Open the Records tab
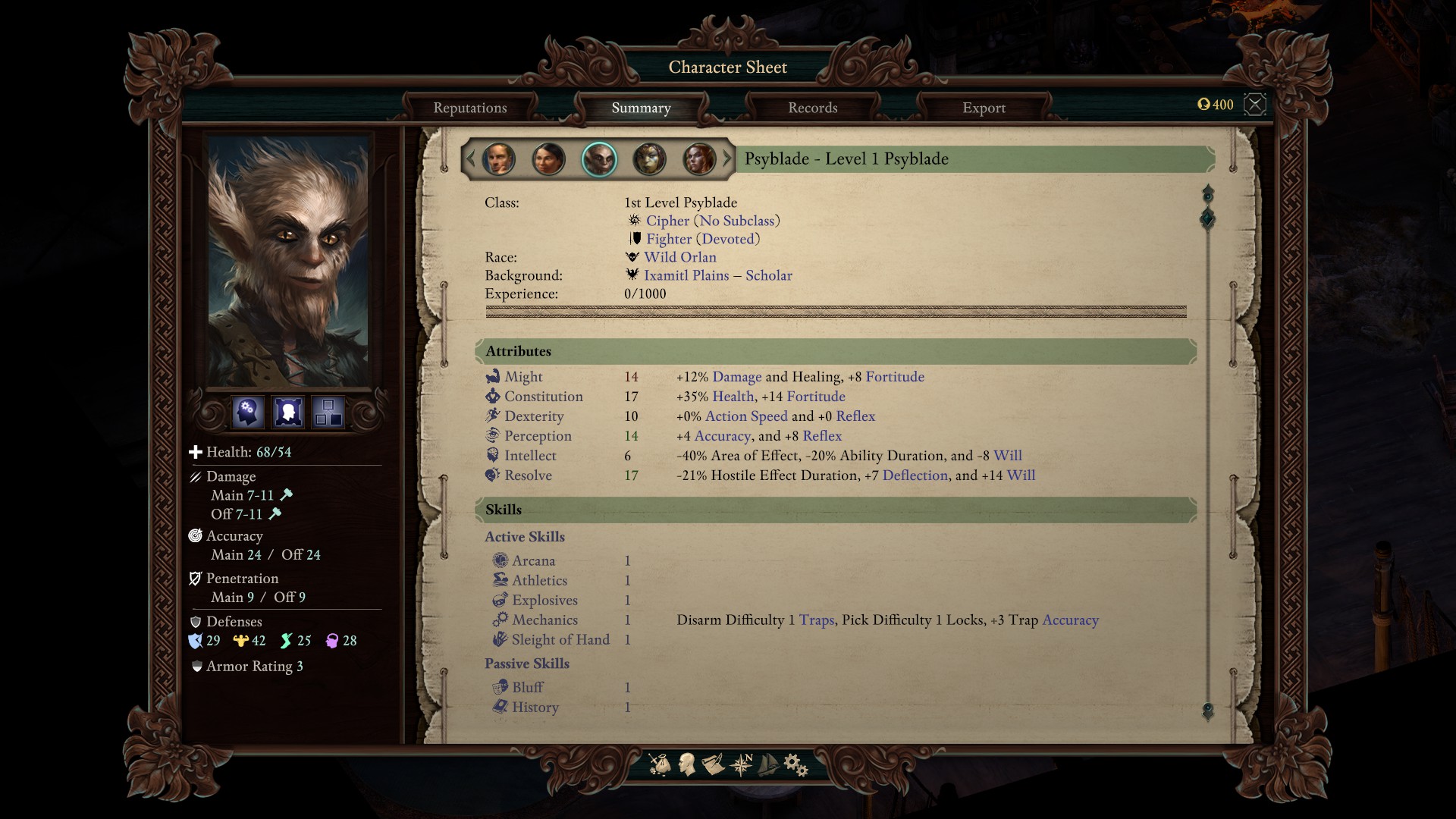 (x=812, y=108)
